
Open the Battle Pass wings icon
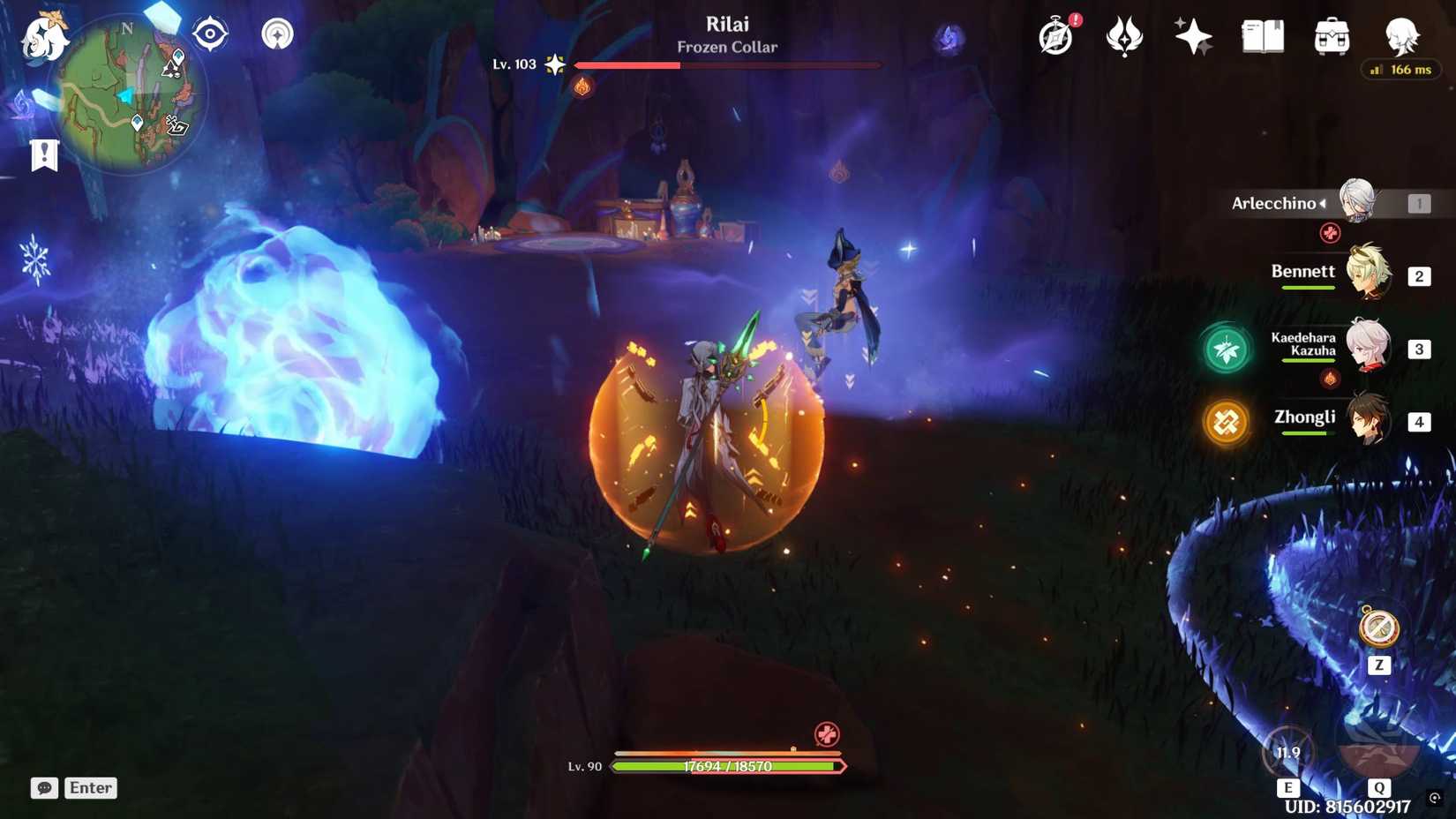coord(1122,35)
